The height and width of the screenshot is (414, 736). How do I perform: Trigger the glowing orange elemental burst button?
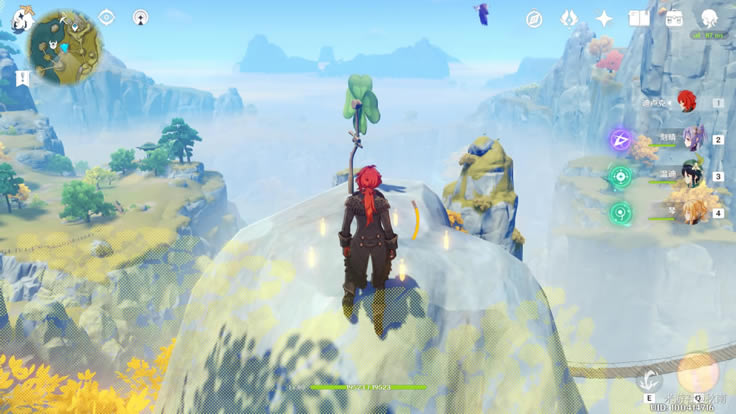pyautogui.click(x=697, y=373)
